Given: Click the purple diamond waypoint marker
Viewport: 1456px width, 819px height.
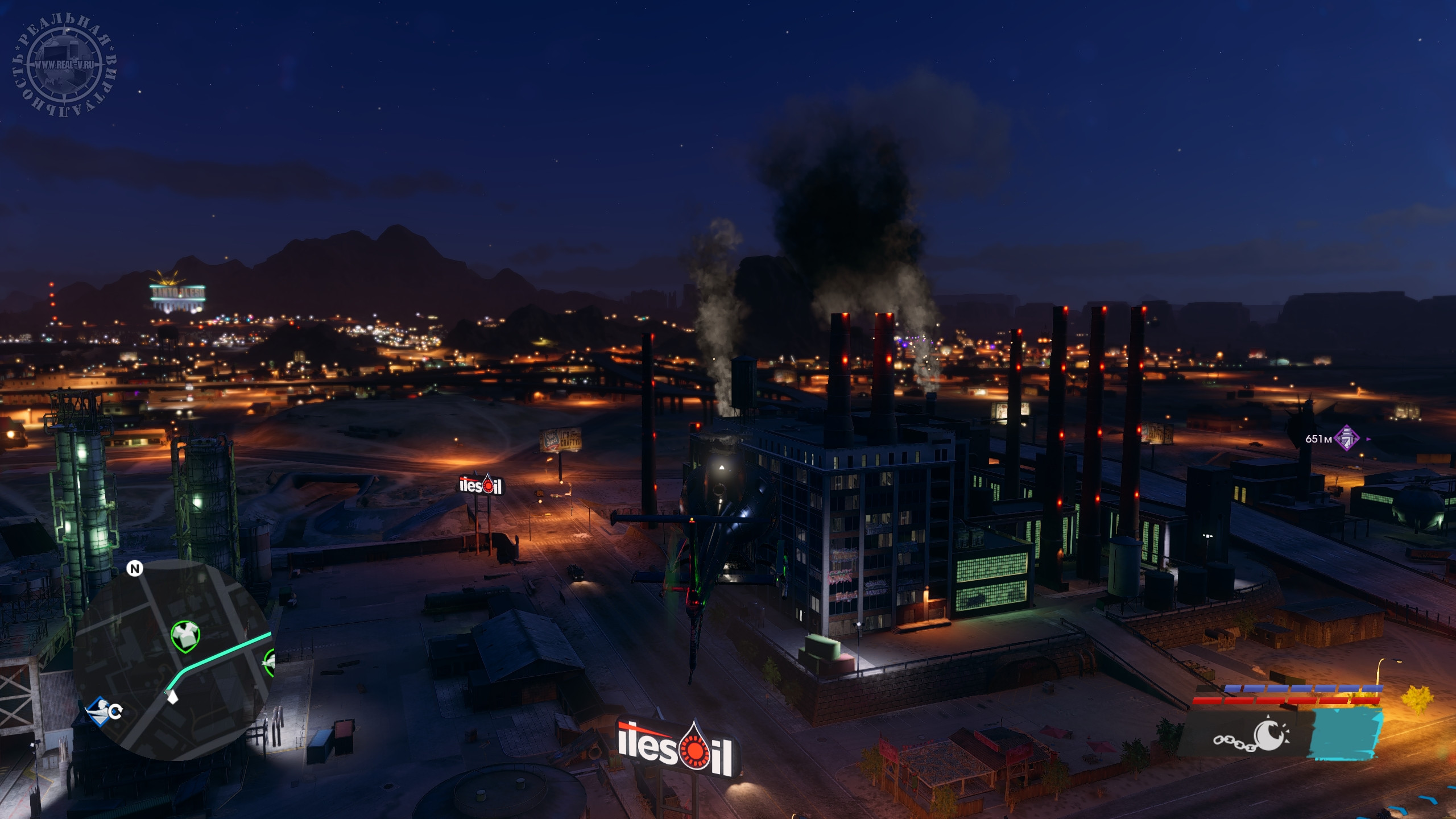Looking at the screenshot, I should click(x=1347, y=439).
